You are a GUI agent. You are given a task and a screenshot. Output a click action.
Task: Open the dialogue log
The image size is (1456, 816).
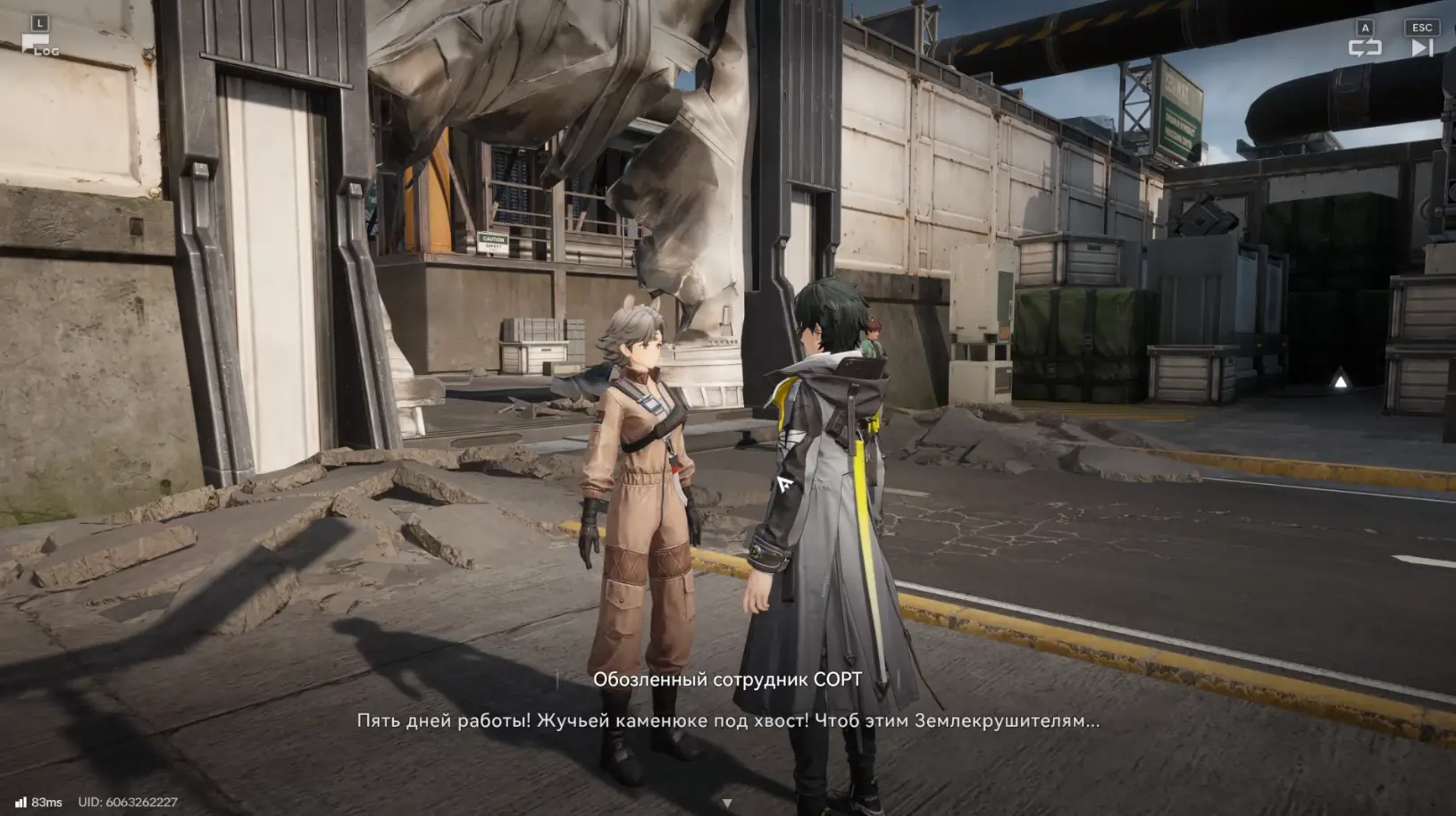[x=38, y=45]
